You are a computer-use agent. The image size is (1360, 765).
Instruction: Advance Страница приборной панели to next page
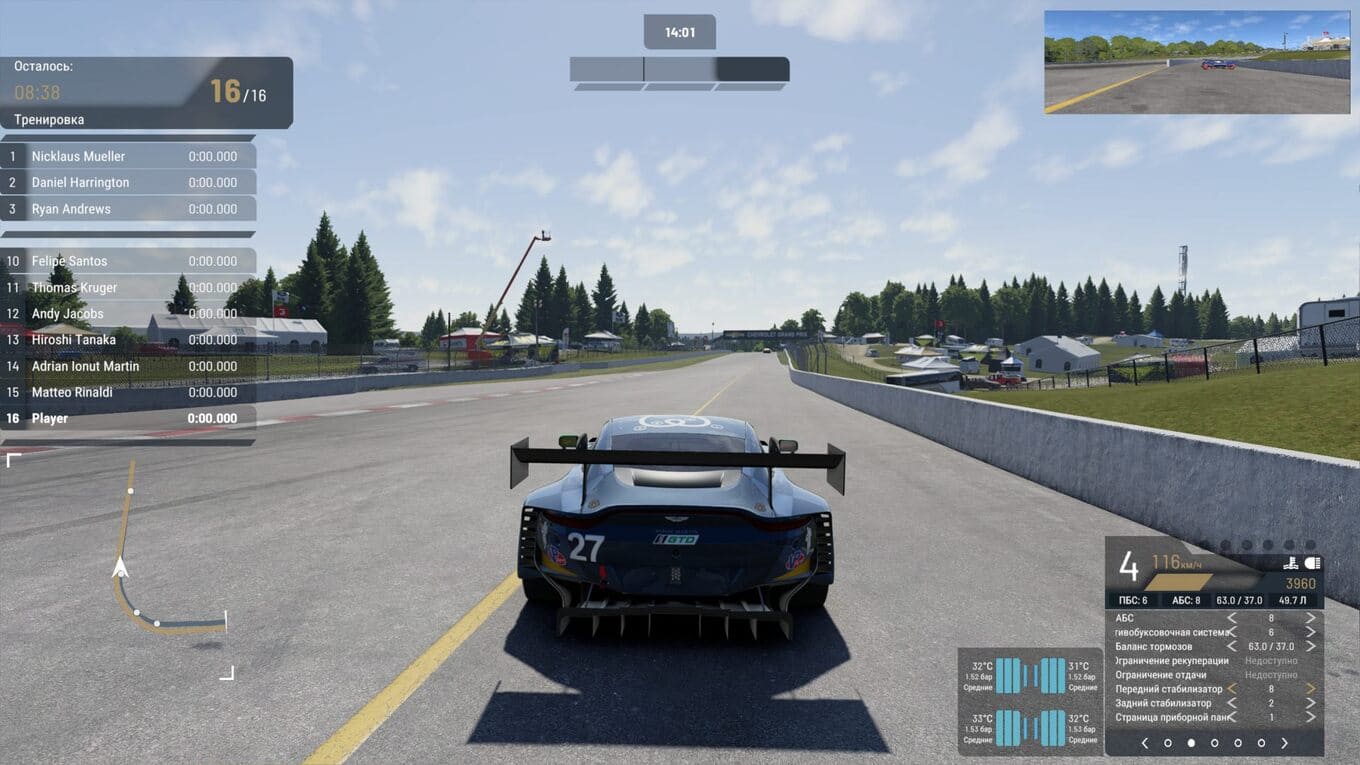(x=1310, y=717)
